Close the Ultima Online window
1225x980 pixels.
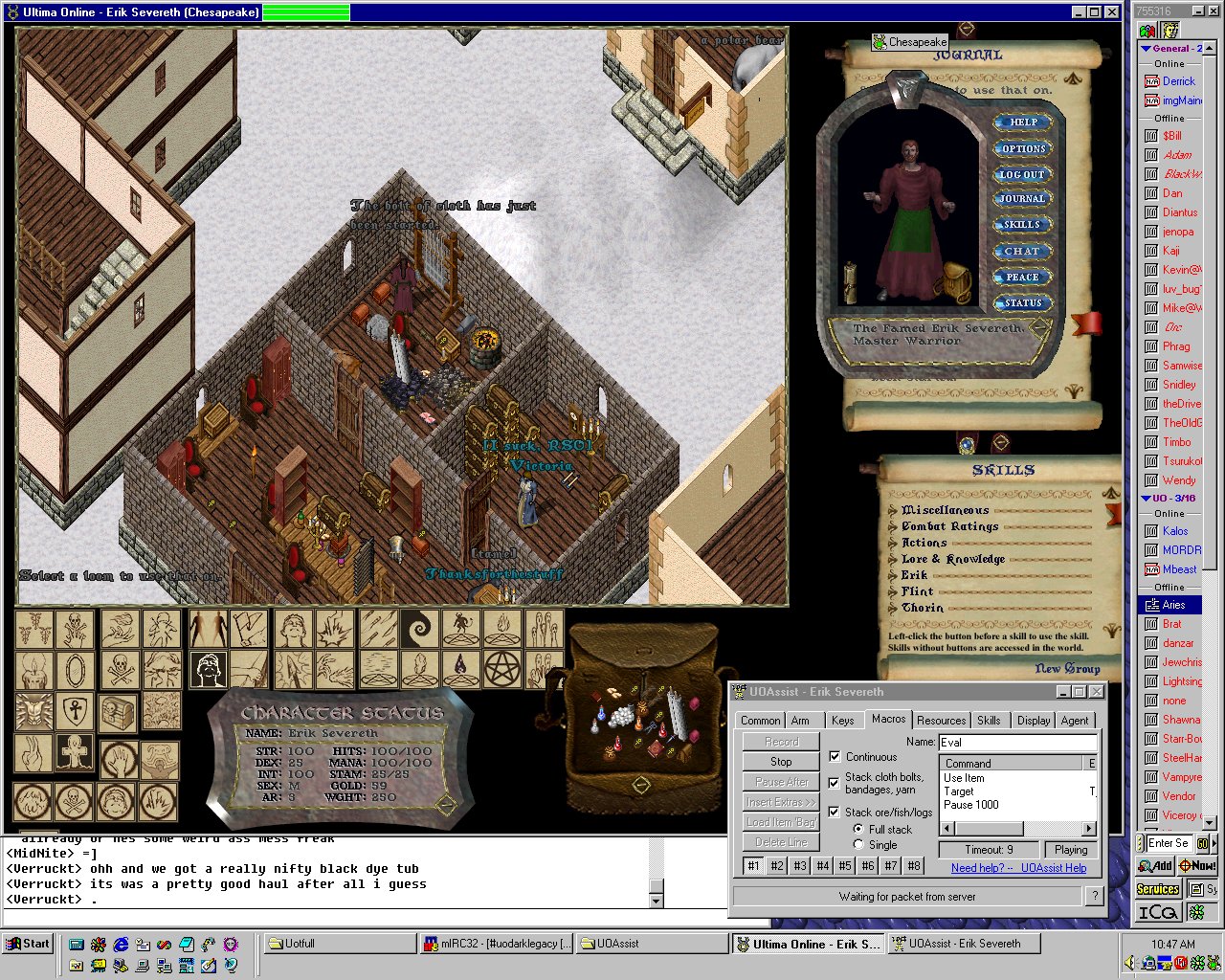click(x=1111, y=12)
